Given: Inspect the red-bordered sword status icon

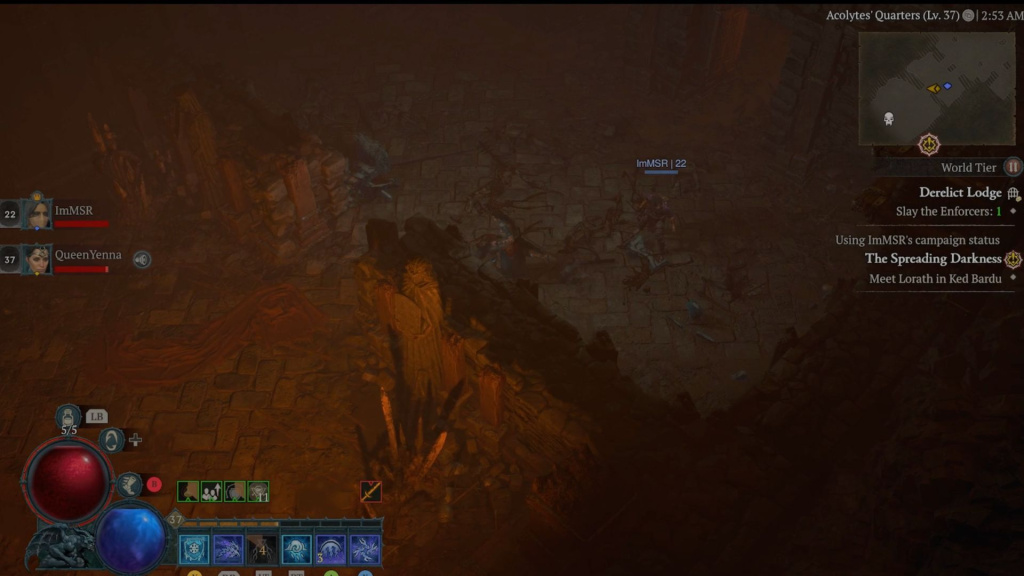Looking at the screenshot, I should 371,491.
